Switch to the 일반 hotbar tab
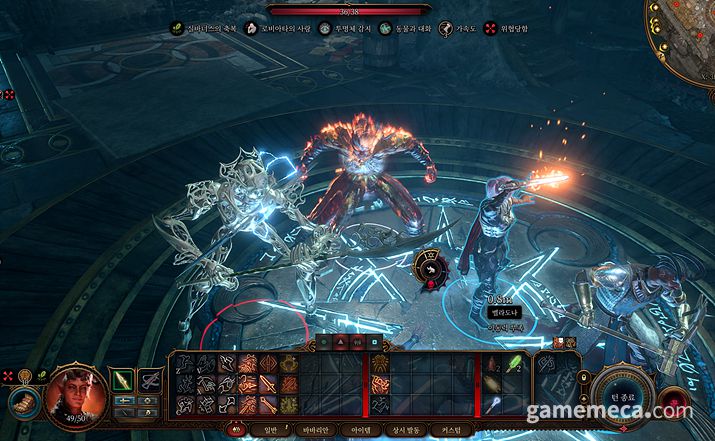The height and width of the screenshot is (441, 715). point(270,429)
